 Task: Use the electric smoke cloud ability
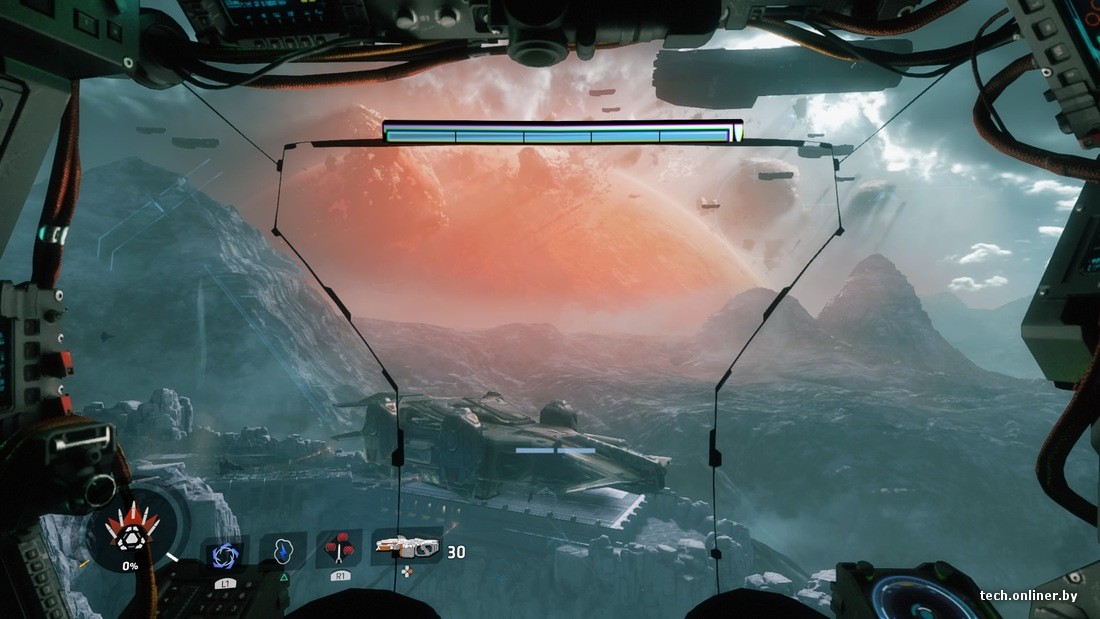click(283, 551)
